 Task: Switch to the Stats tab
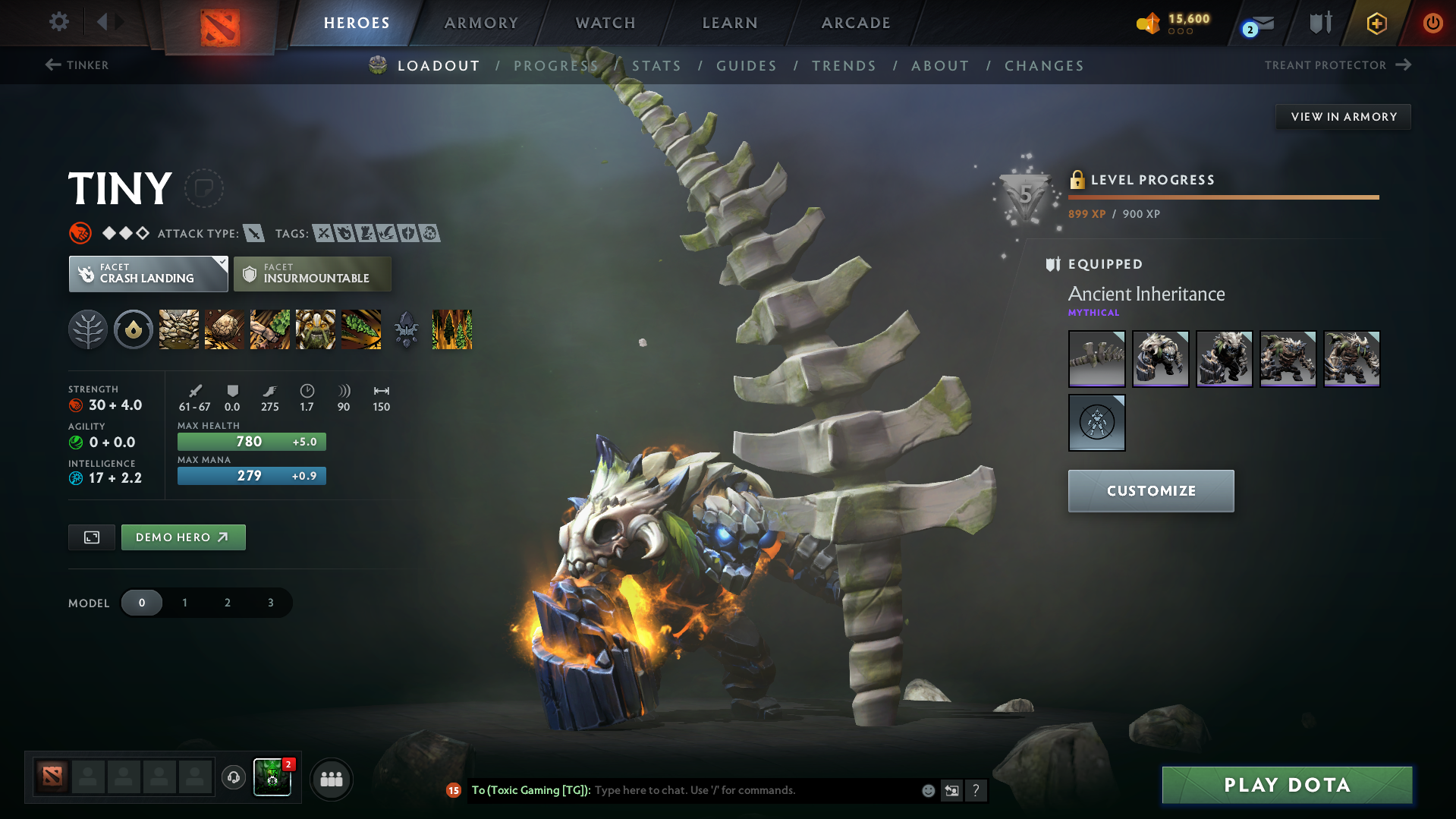coord(656,66)
